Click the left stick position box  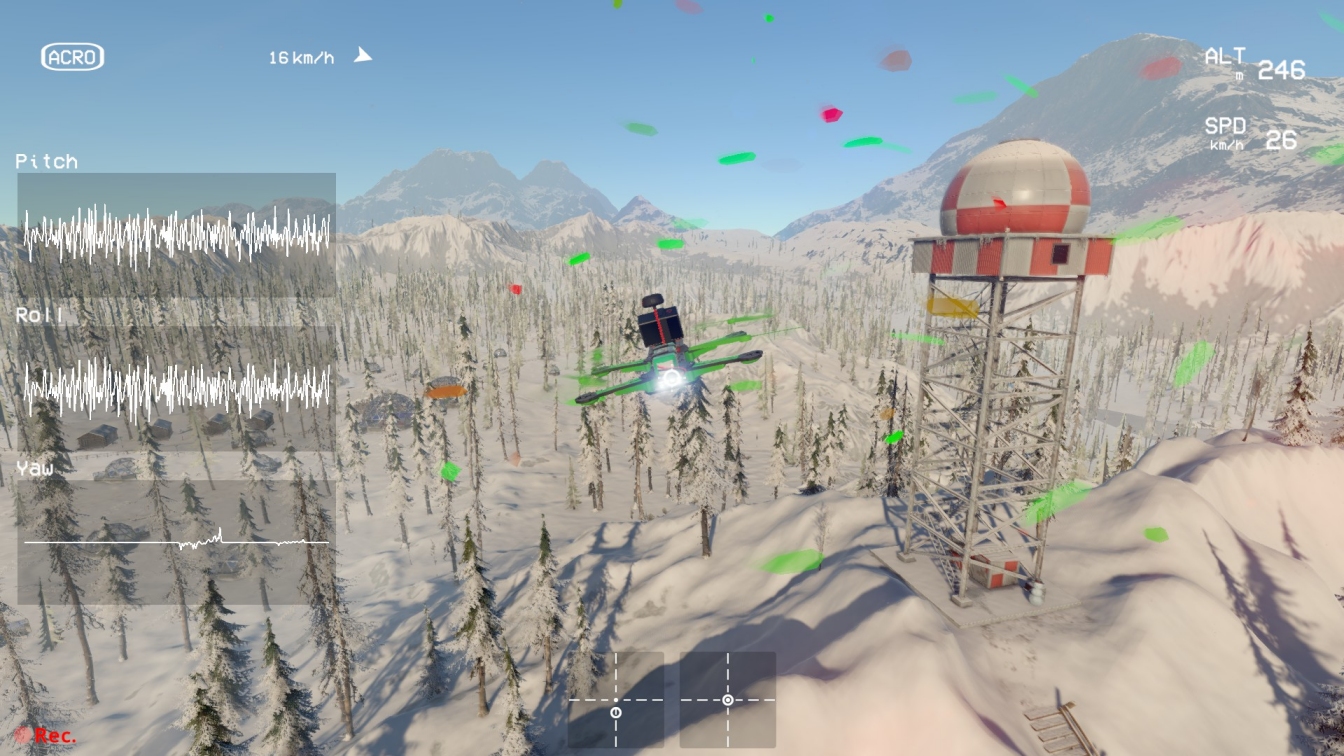click(x=616, y=700)
